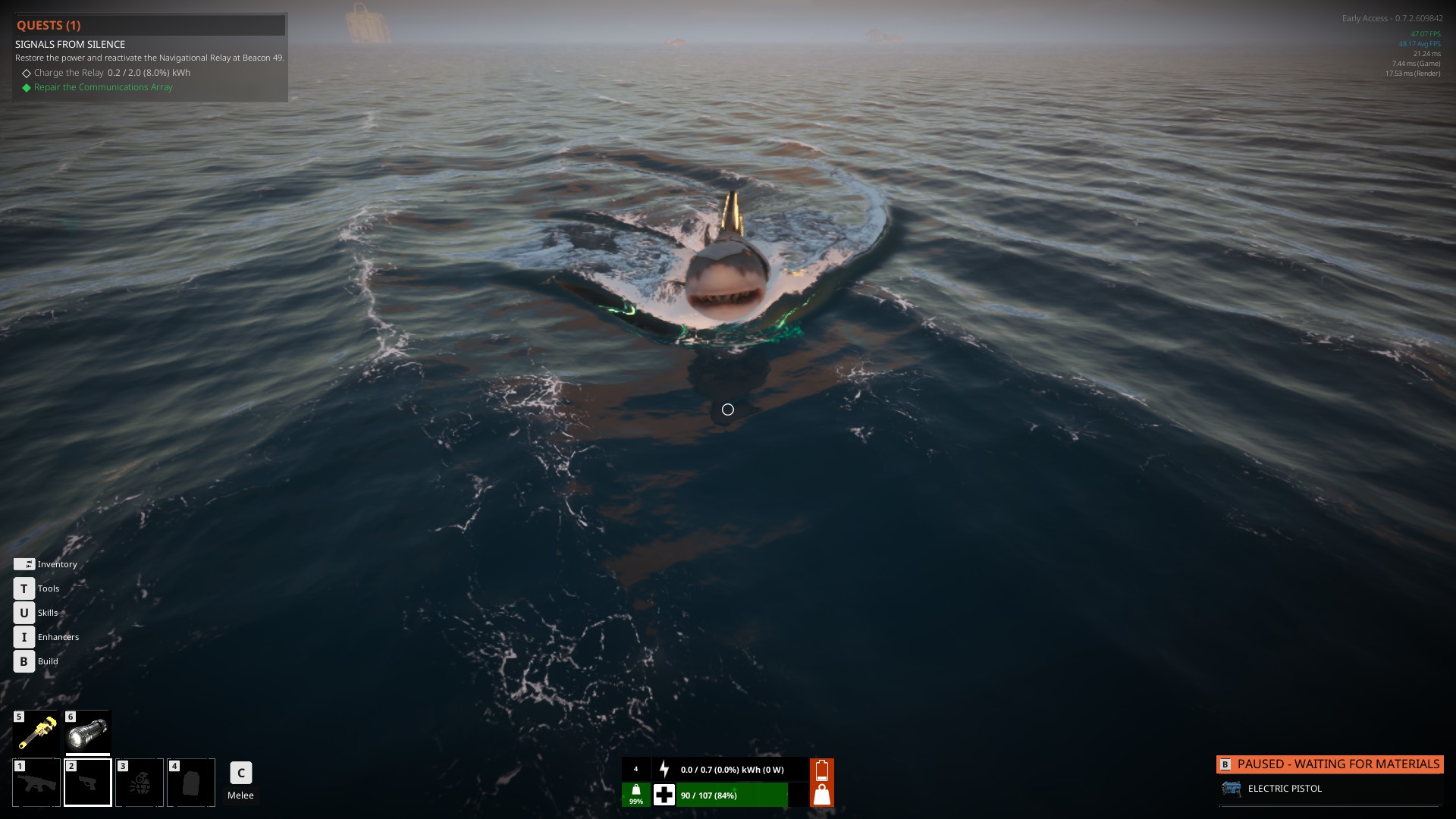The height and width of the screenshot is (819, 1456).
Task: Choose the rifle weapon slot
Action: [36, 783]
